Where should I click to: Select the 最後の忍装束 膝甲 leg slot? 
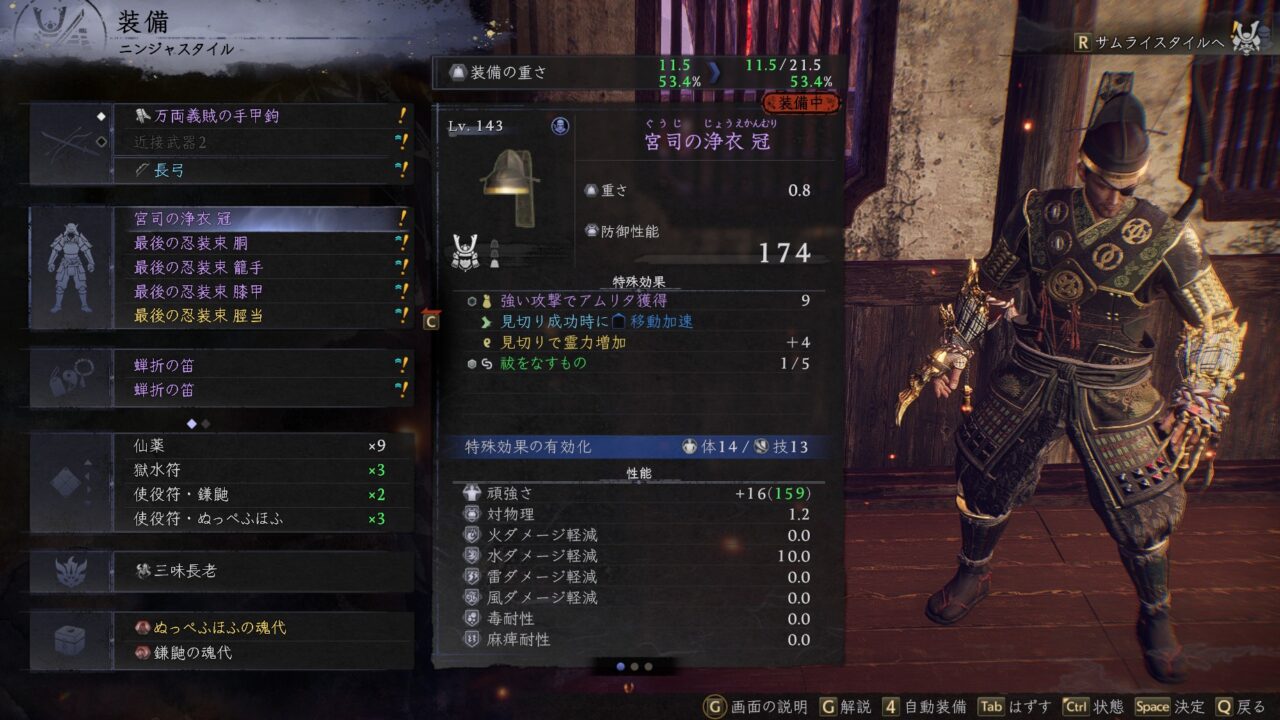[x=260, y=291]
